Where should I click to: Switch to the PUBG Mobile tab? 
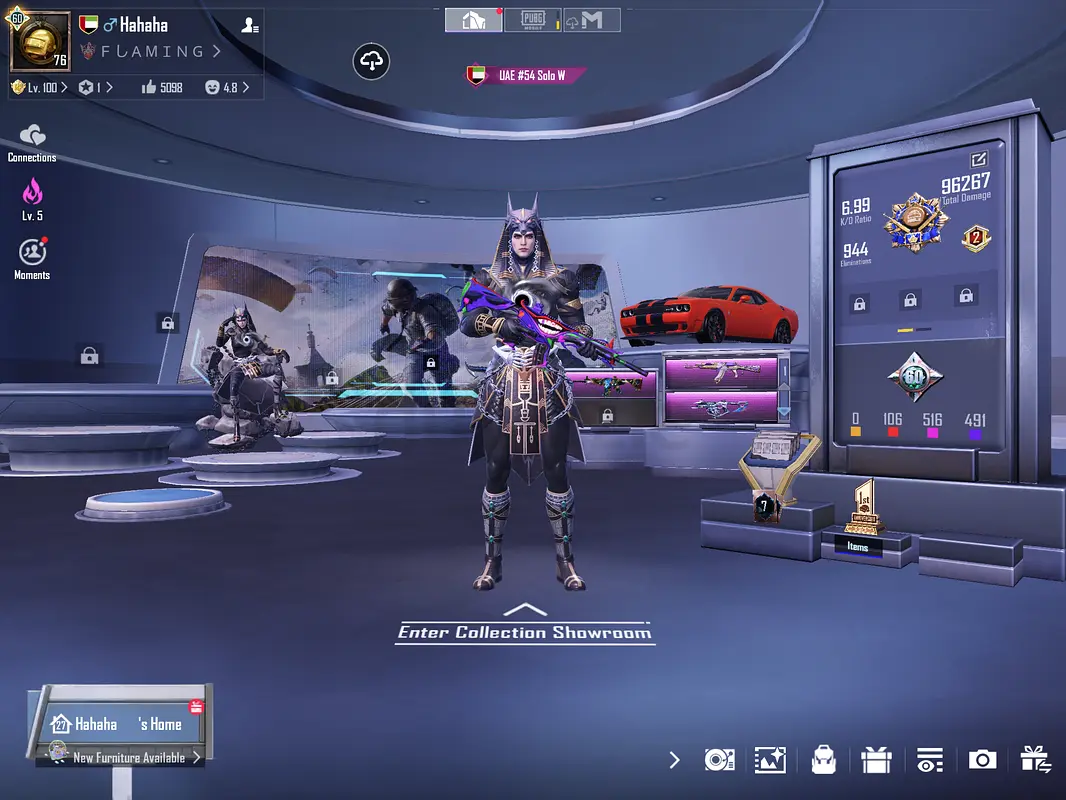tap(532, 20)
